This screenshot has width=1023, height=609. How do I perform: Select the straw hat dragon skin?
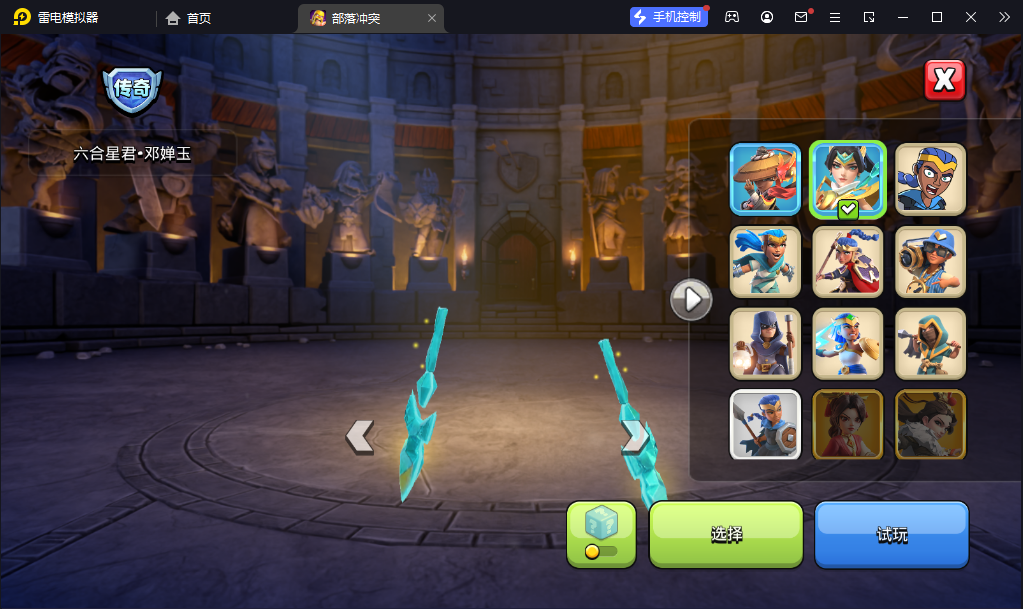point(765,180)
